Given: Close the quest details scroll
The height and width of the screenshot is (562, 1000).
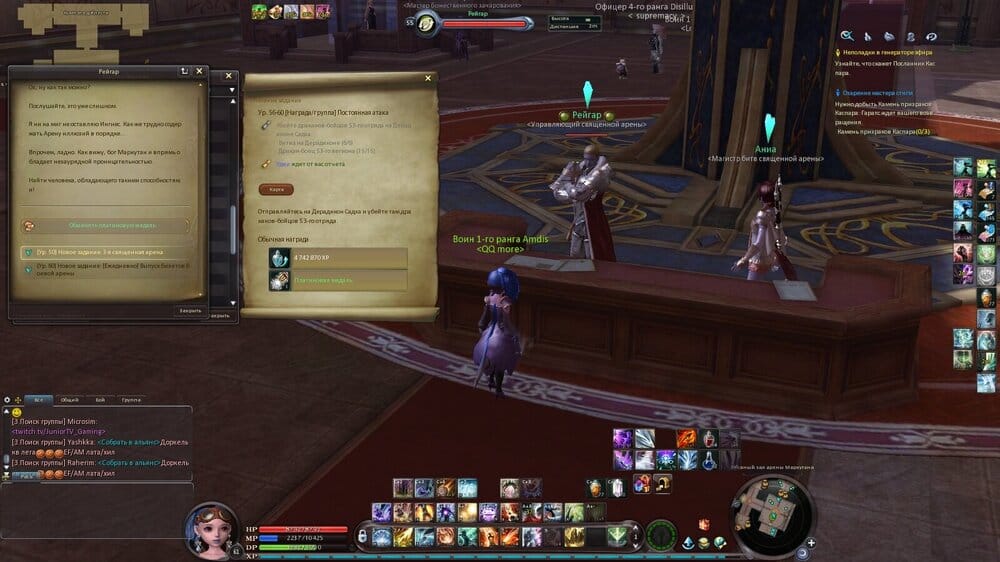Looking at the screenshot, I should [x=428, y=78].
